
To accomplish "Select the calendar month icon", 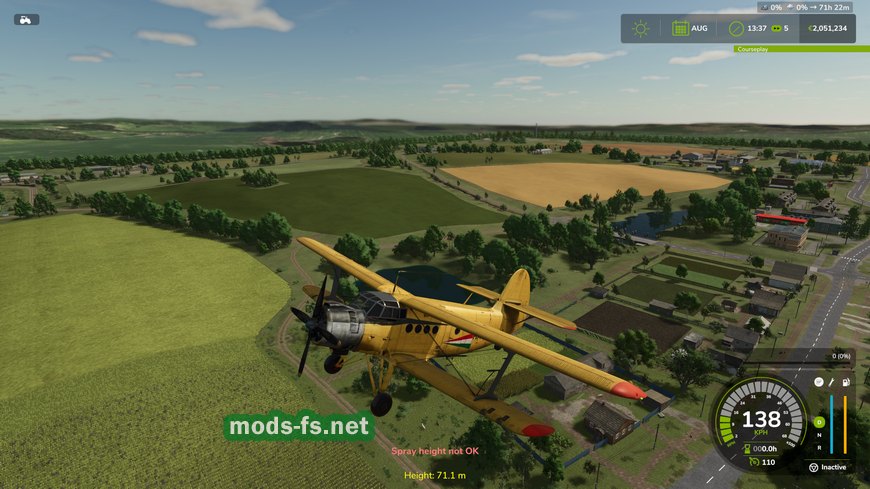I will coord(680,28).
